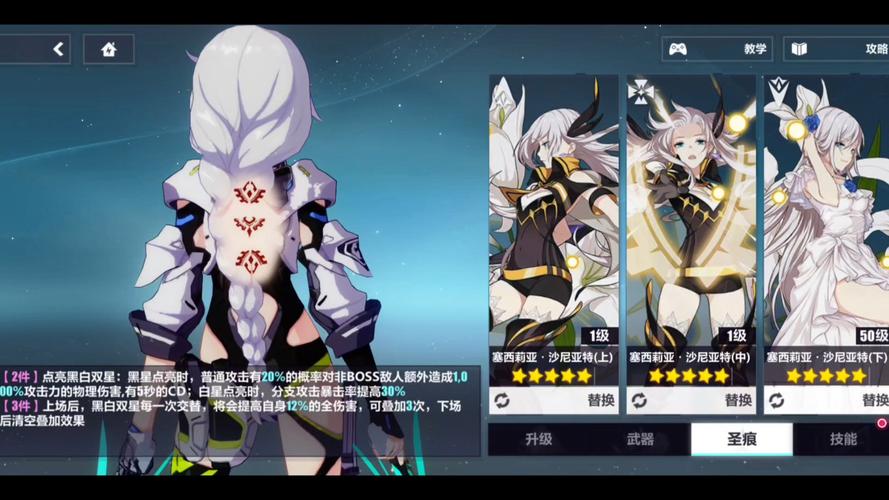The height and width of the screenshot is (500, 889).
Task: Open the 教学 tutorial button
Action: pyautogui.click(x=716, y=49)
